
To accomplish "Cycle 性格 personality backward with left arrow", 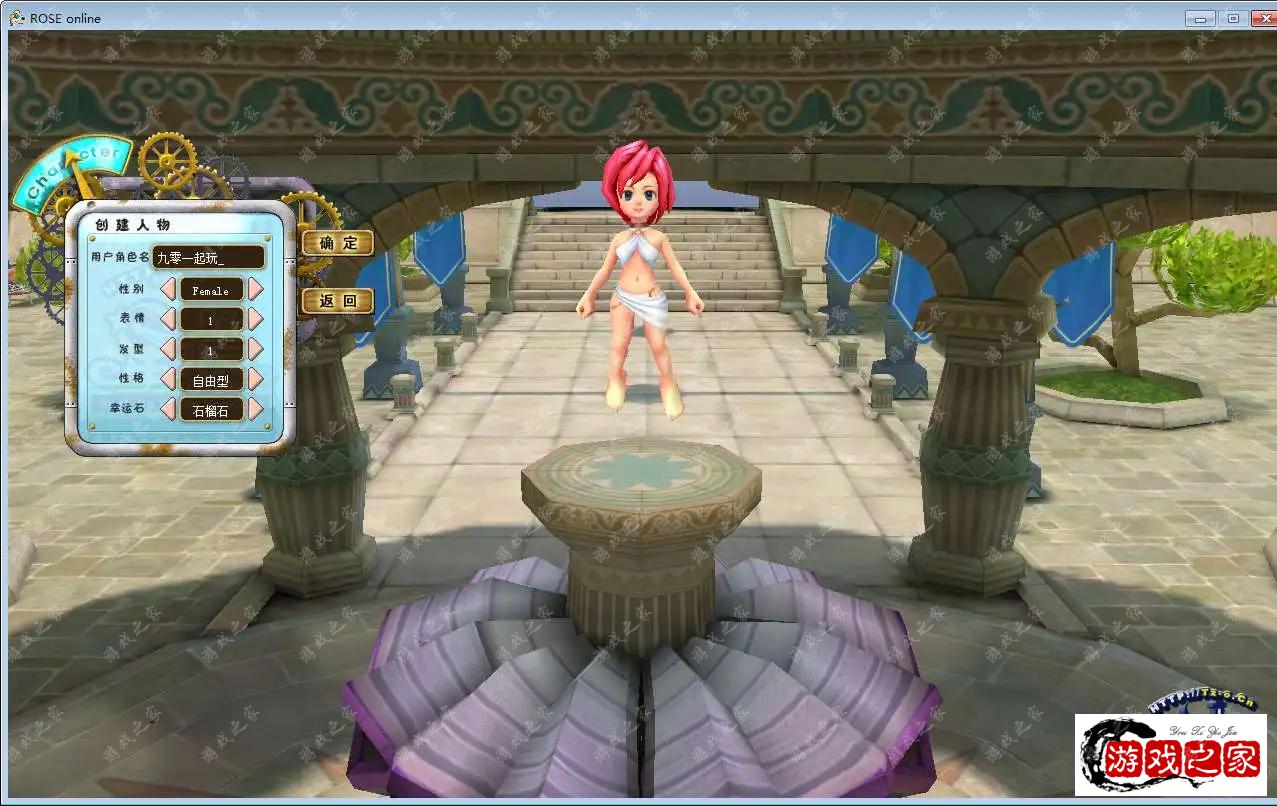I will [168, 380].
